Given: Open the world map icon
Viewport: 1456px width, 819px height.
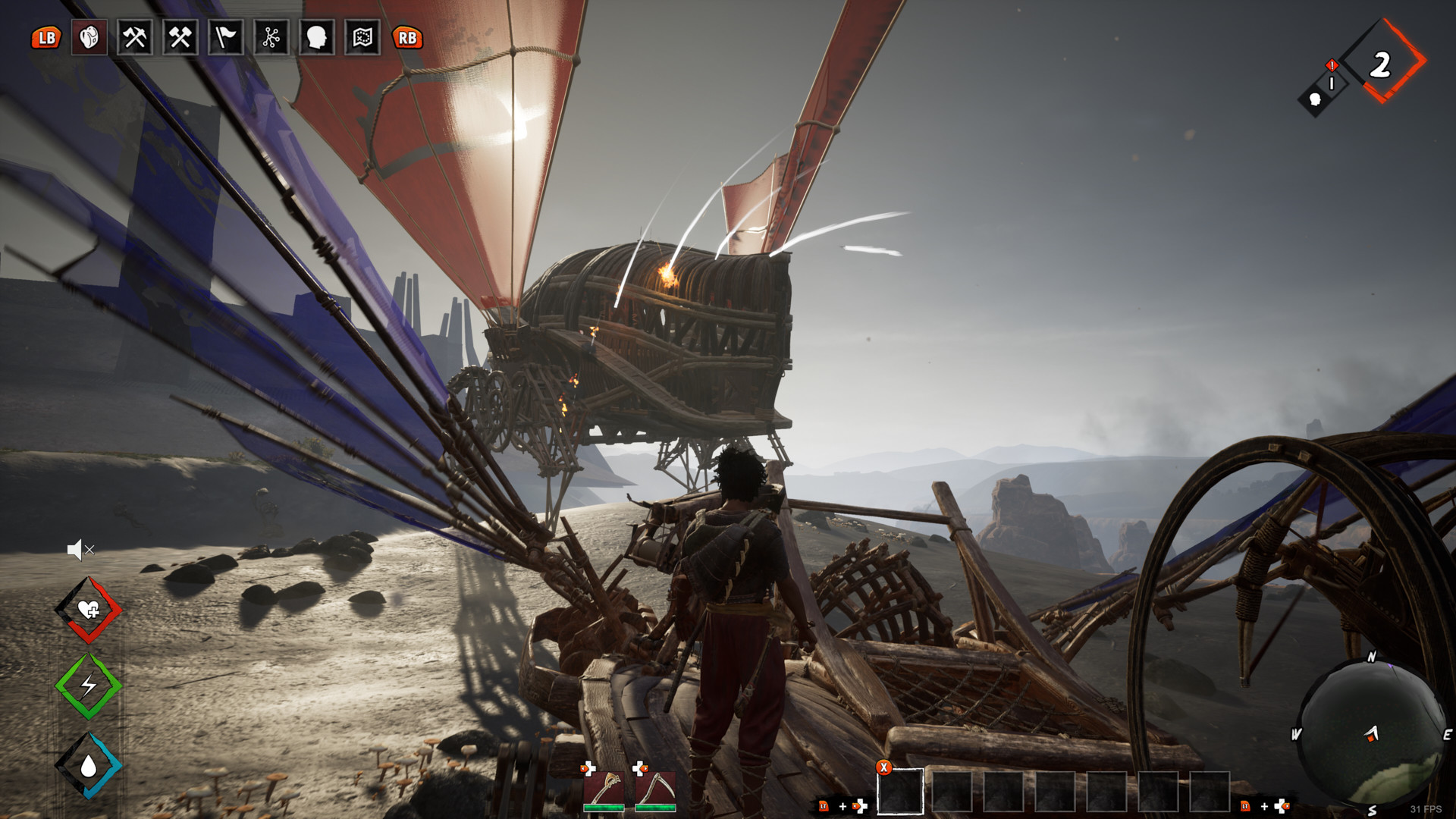Looking at the screenshot, I should point(362,38).
